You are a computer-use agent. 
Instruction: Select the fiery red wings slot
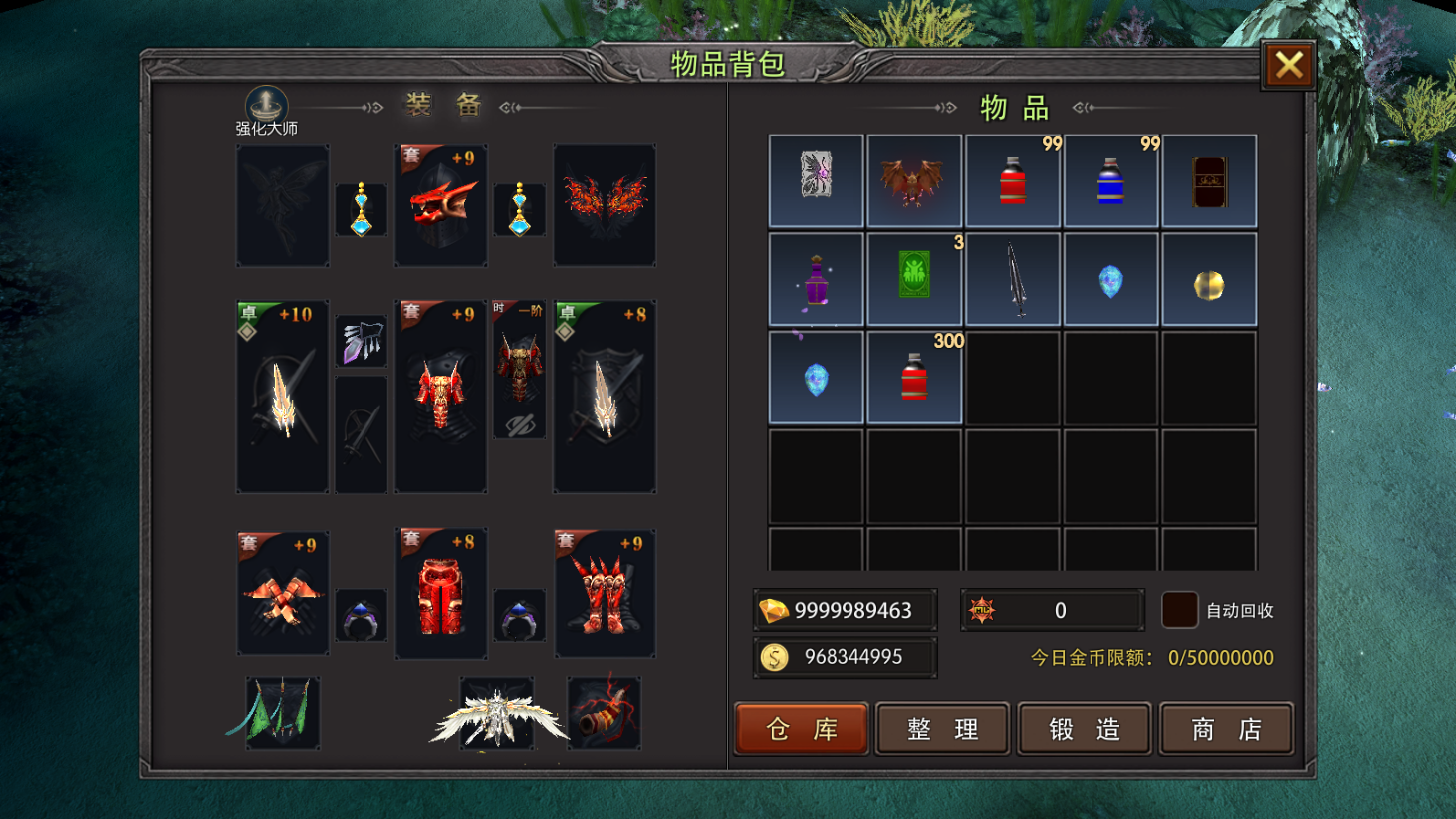coord(605,206)
